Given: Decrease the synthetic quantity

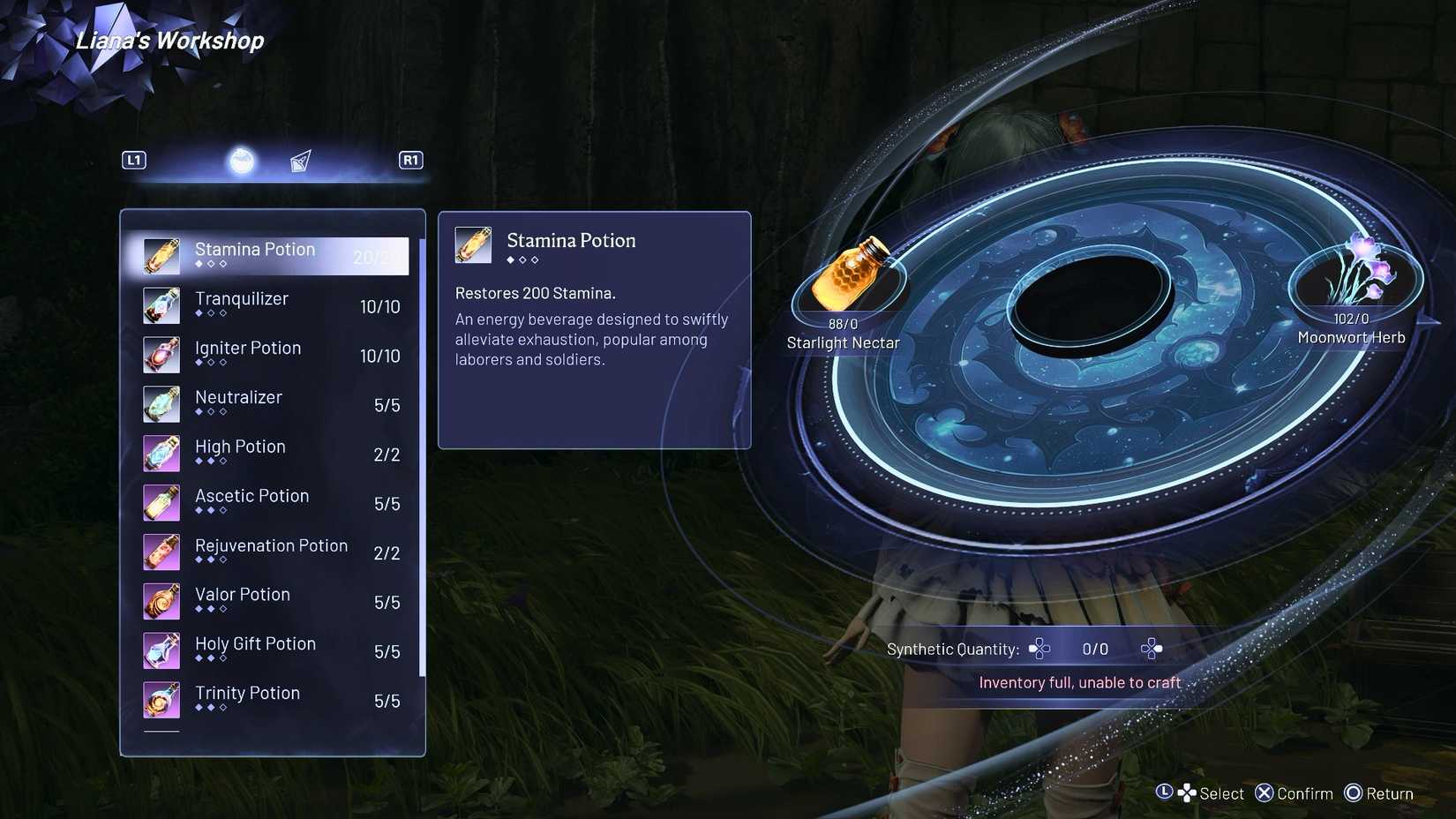Looking at the screenshot, I should (x=1039, y=649).
